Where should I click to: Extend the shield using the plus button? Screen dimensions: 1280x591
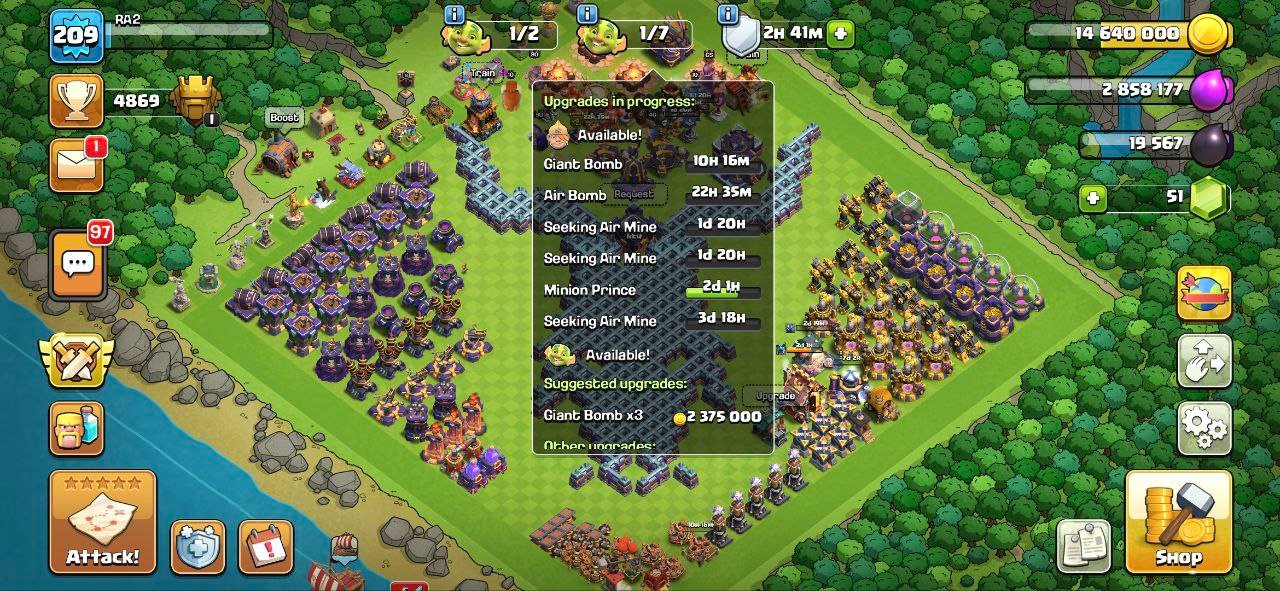coord(840,33)
